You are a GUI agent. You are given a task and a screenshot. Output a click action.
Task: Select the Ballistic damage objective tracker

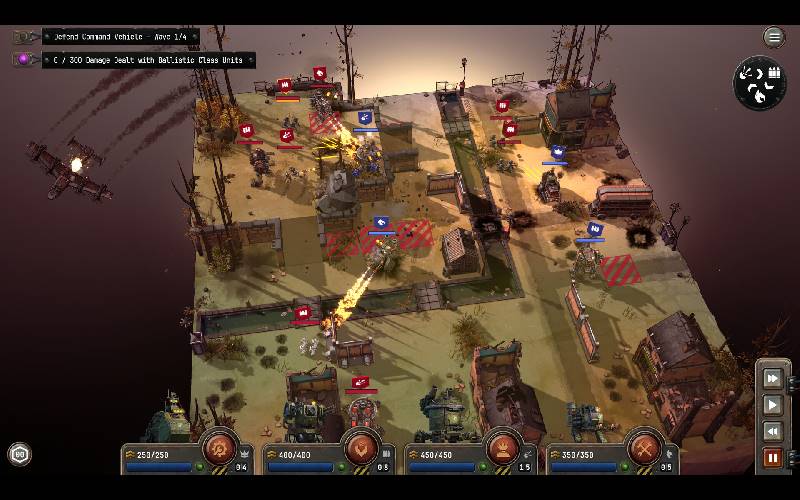coord(147,60)
